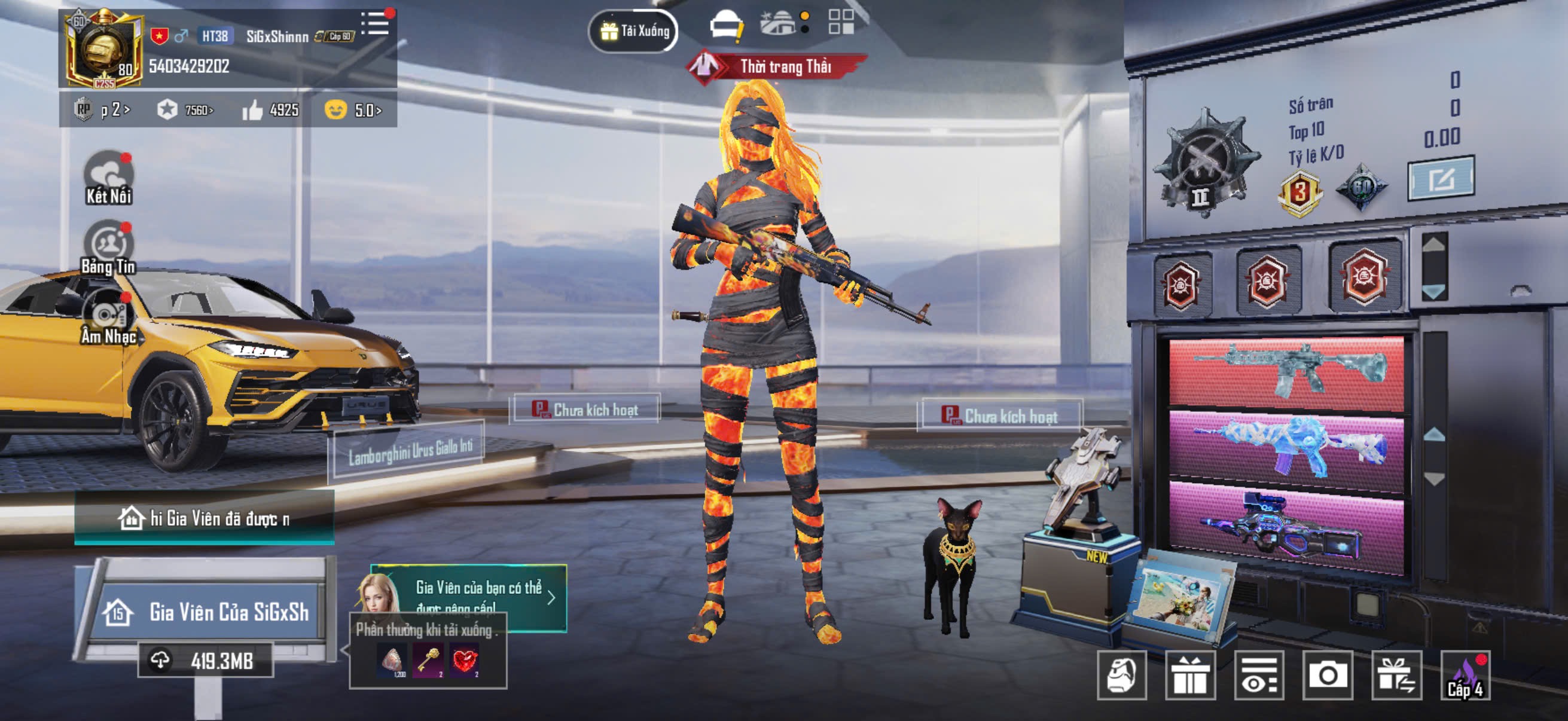Open the helmet icon at the top
This screenshot has width=1568, height=721.
726,26
